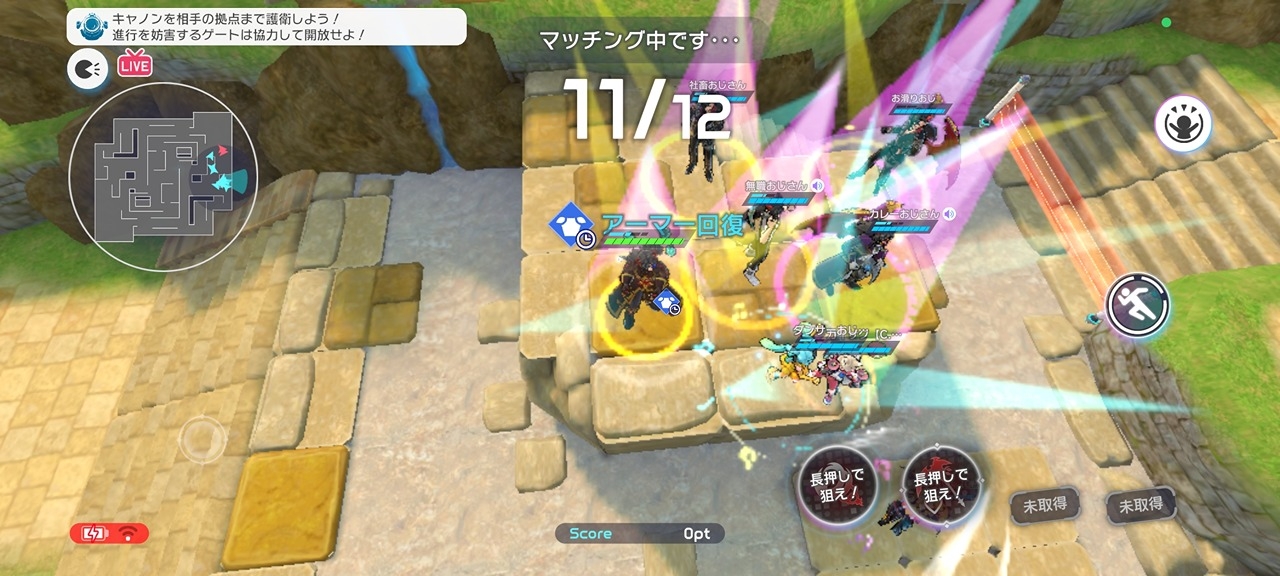Tap the voice chat speaking-head icon
The image size is (1280, 576).
87,68
